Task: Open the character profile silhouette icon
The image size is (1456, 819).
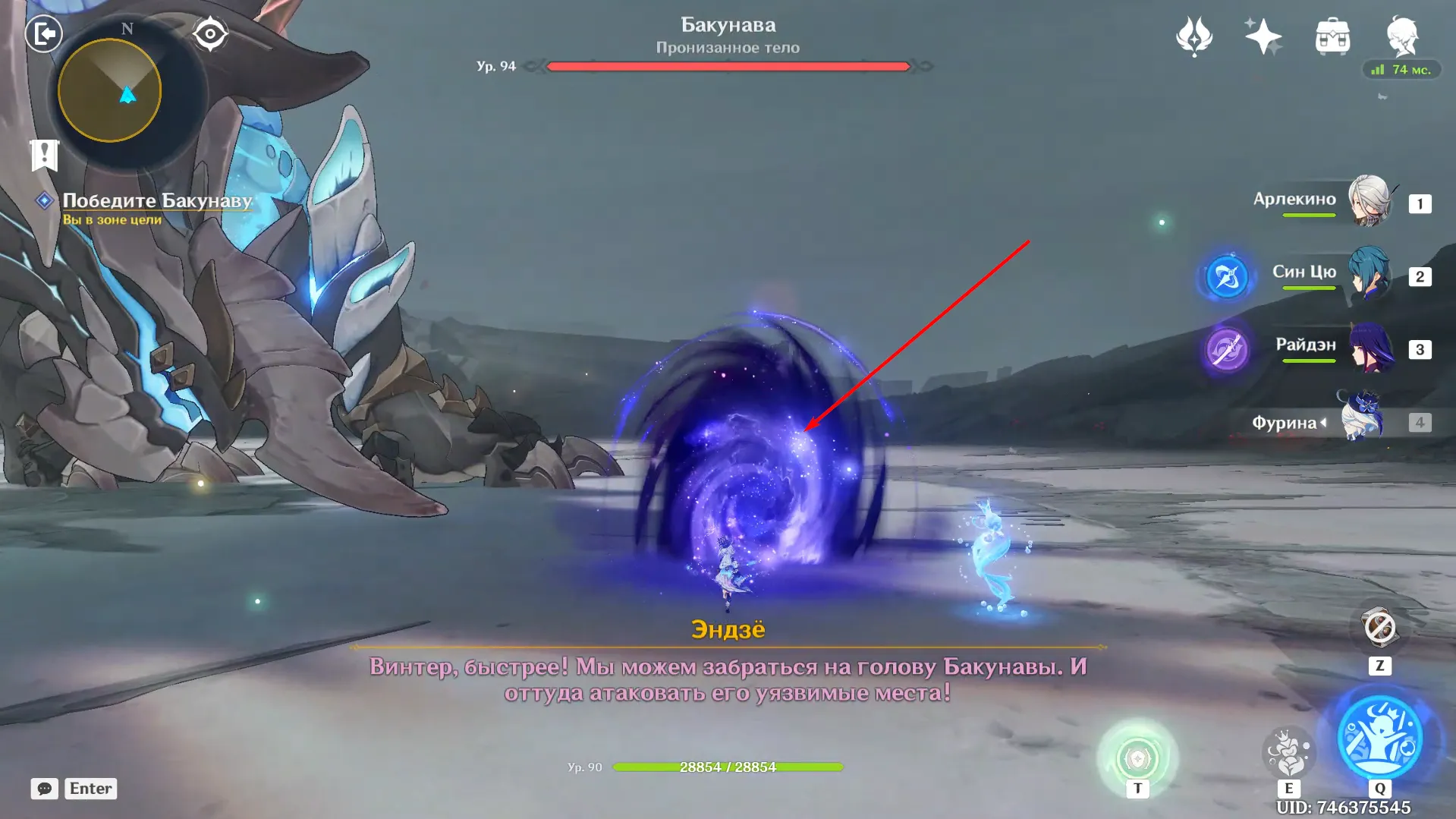Action: click(x=1402, y=36)
